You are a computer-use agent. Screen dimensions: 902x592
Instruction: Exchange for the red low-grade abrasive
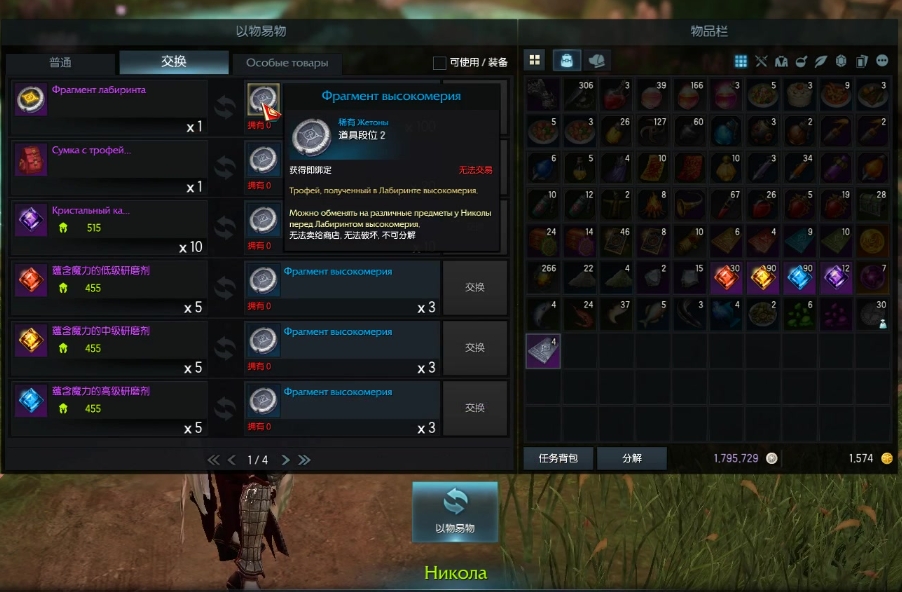click(x=474, y=288)
